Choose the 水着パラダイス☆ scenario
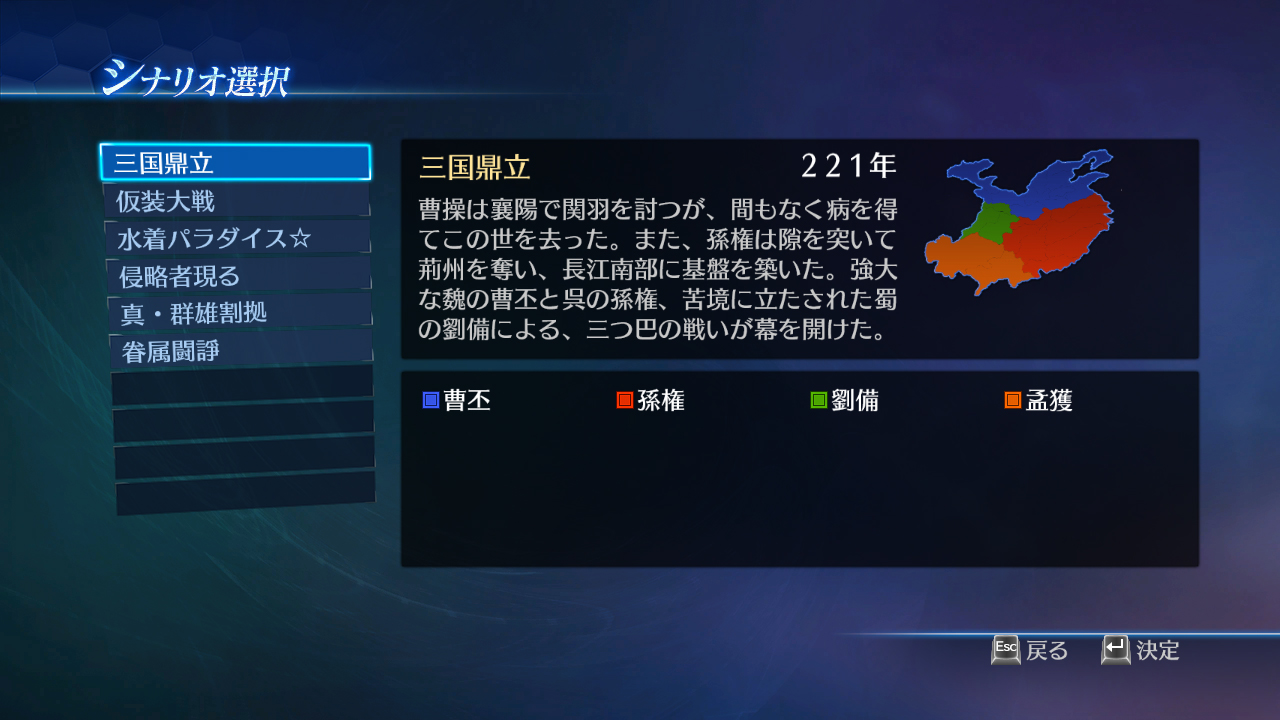1280x720 pixels. click(235, 236)
